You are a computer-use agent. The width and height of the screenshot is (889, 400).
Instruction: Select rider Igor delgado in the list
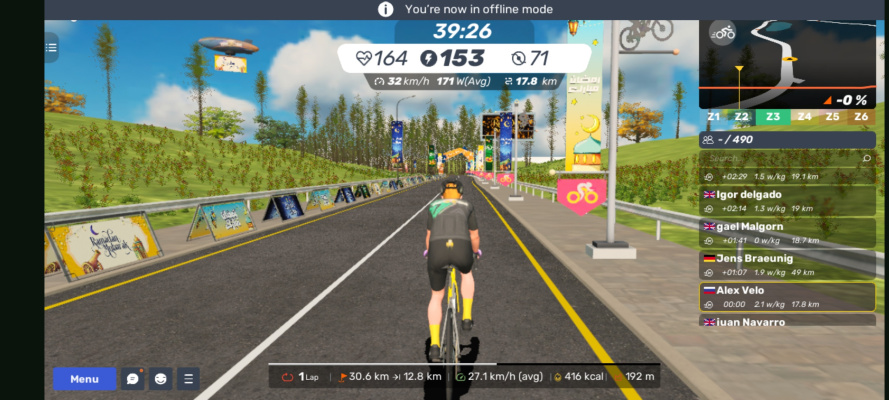click(786, 201)
